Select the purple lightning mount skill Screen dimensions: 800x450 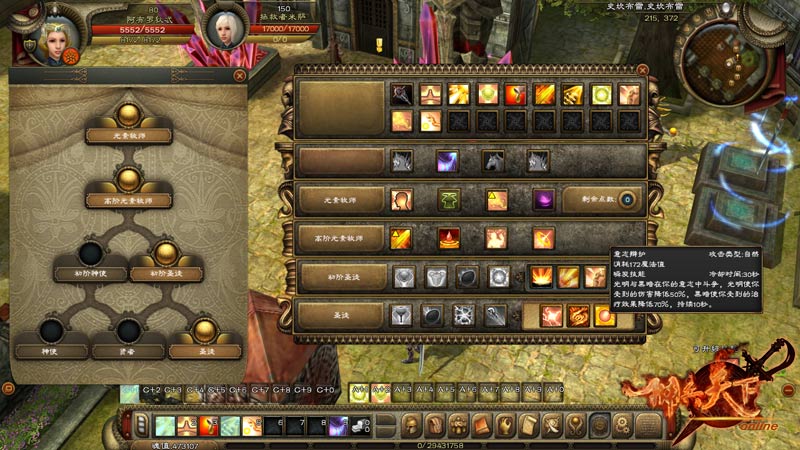click(447, 161)
